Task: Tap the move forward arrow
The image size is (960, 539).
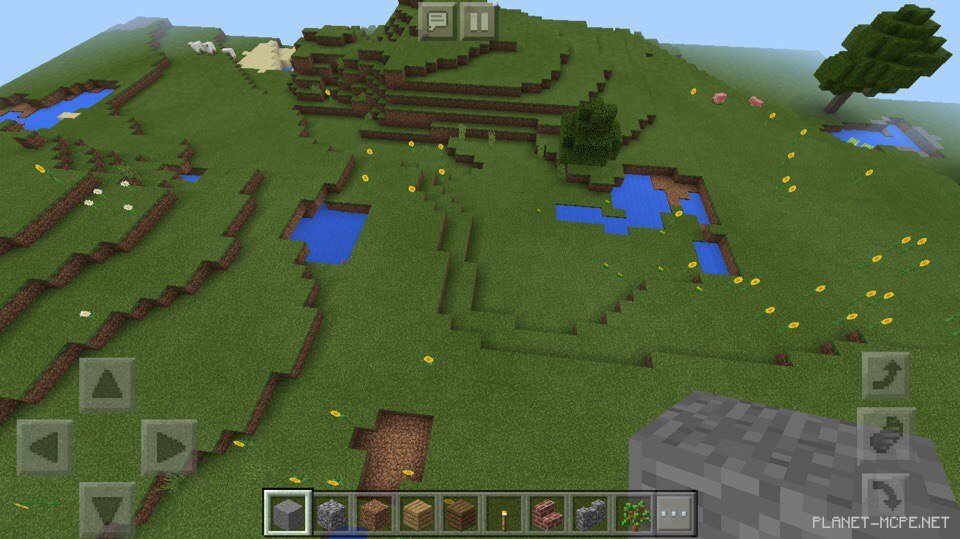Action: (x=107, y=385)
